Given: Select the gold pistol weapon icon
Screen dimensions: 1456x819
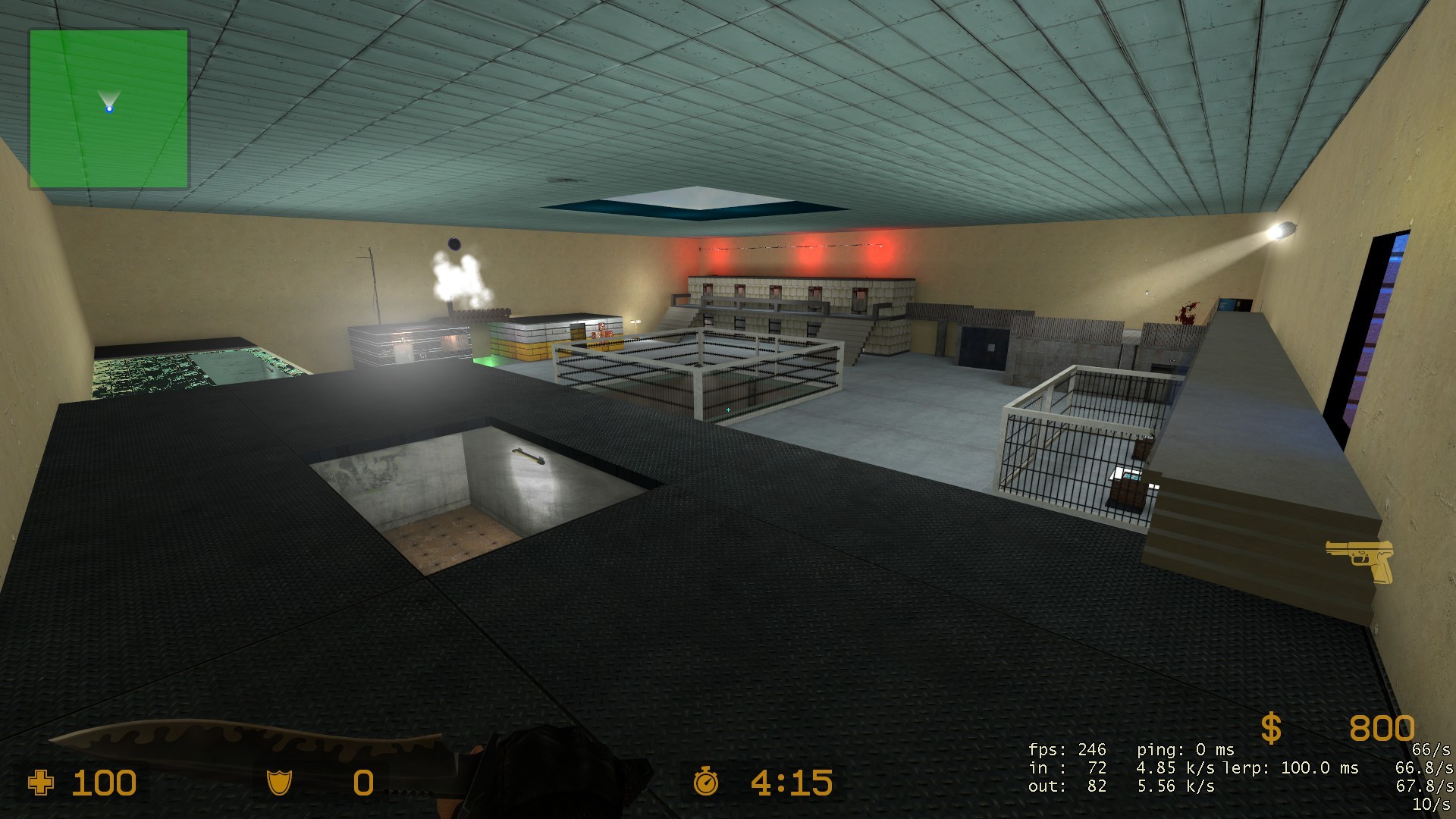Looking at the screenshot, I should pyautogui.click(x=1361, y=560).
